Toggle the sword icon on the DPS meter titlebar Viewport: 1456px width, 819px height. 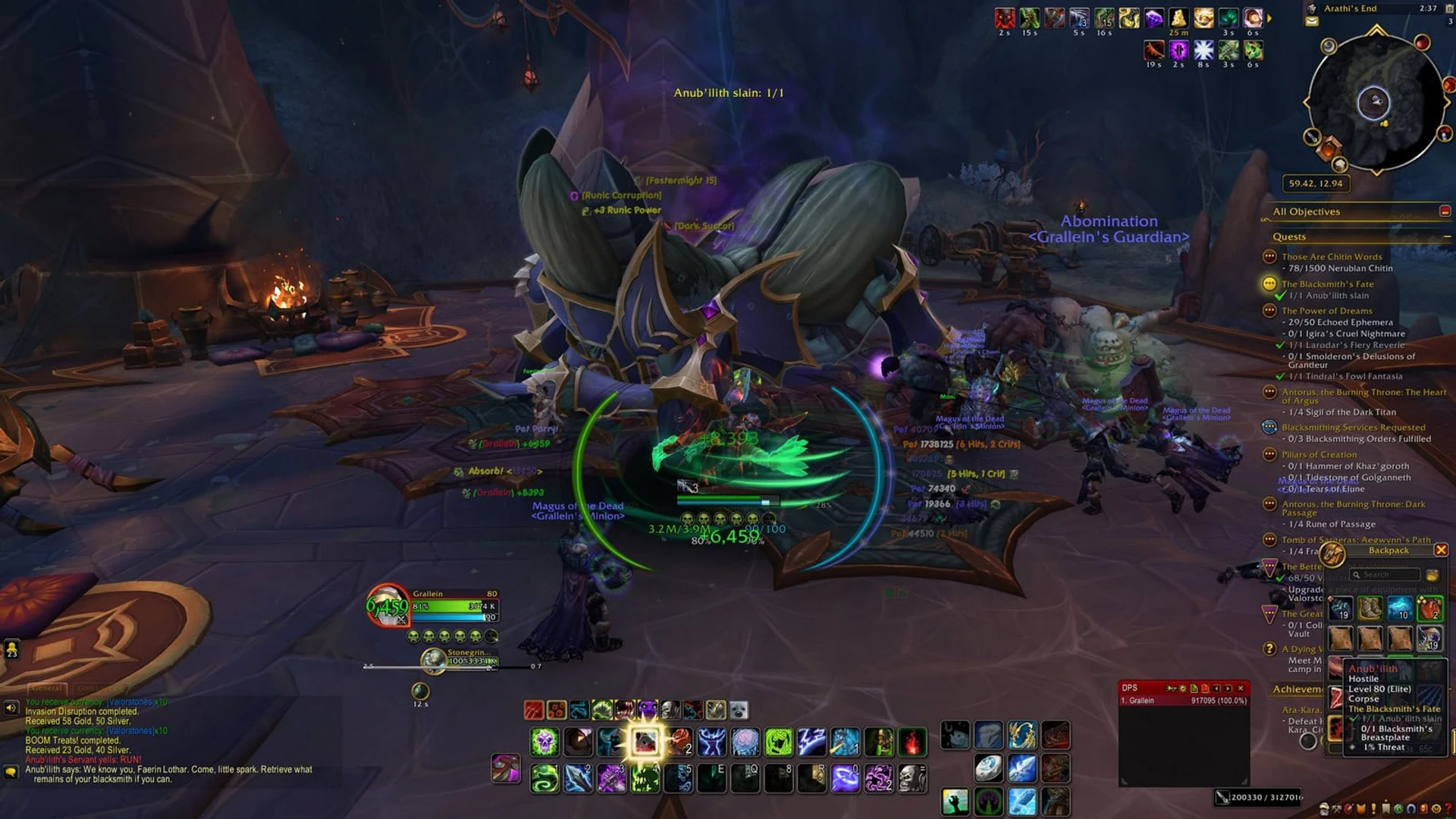(1172, 689)
